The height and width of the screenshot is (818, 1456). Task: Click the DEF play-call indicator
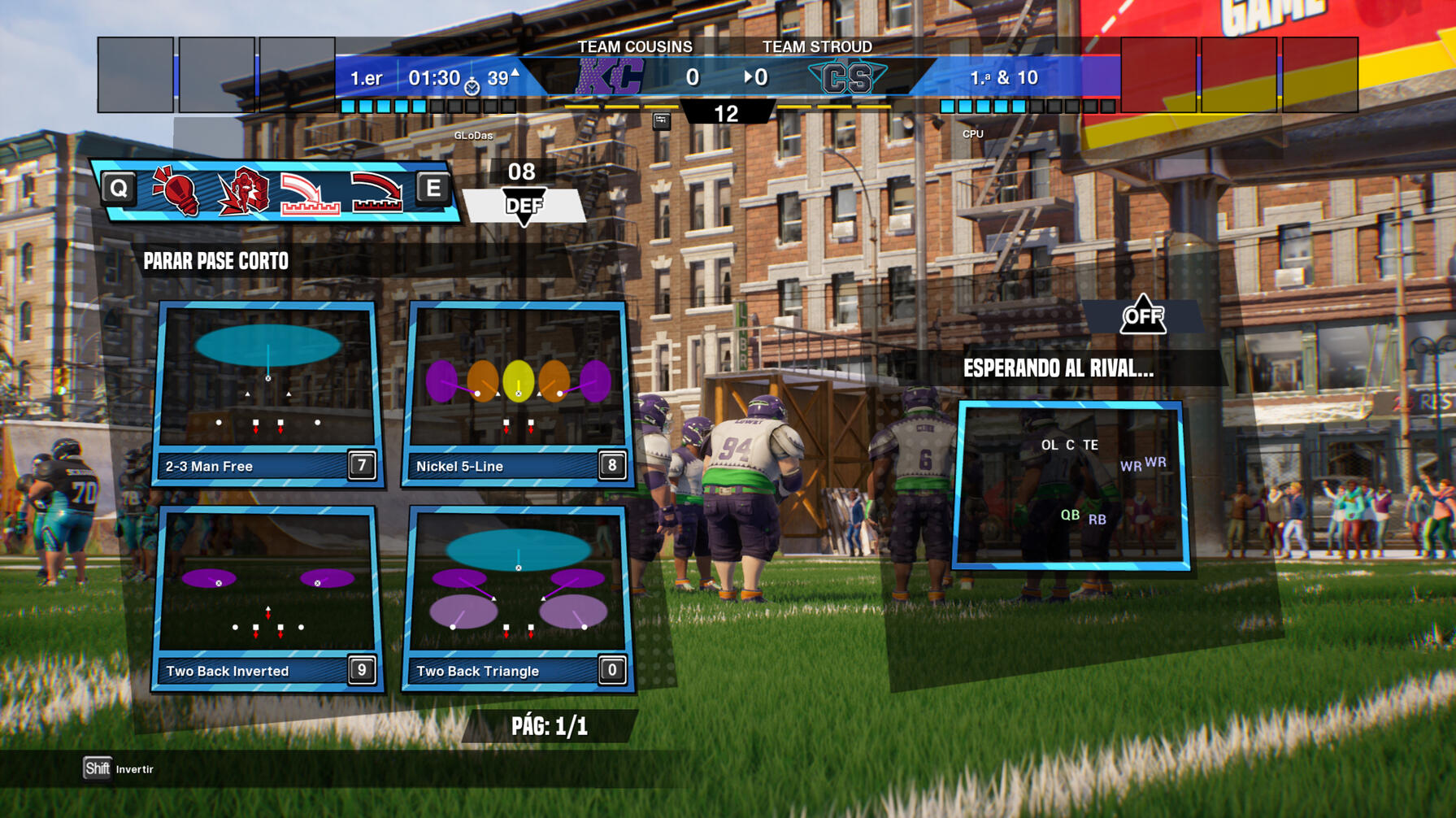tap(524, 205)
